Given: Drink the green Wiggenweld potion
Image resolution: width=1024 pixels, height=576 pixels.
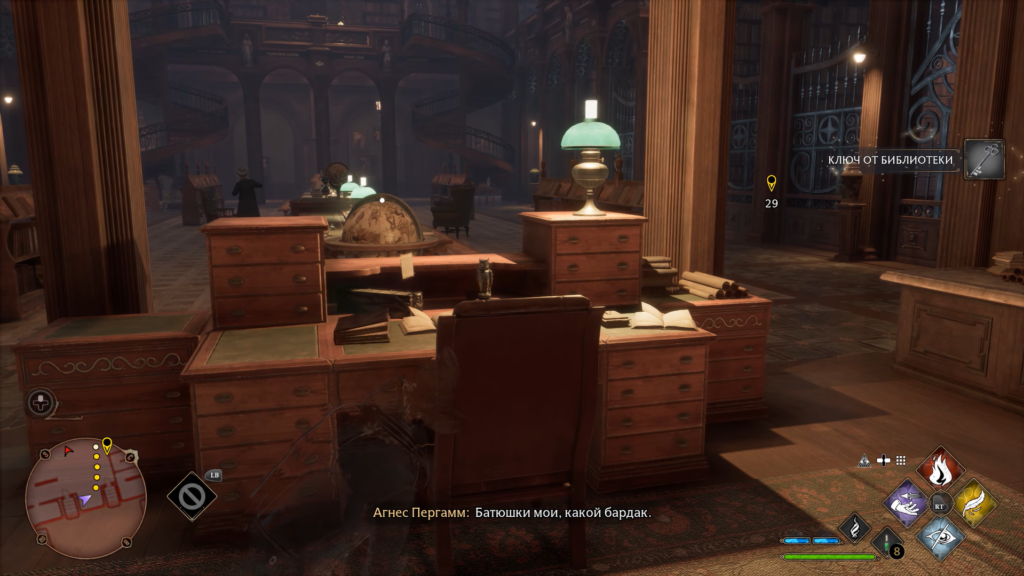Looking at the screenshot, I should click(886, 544).
